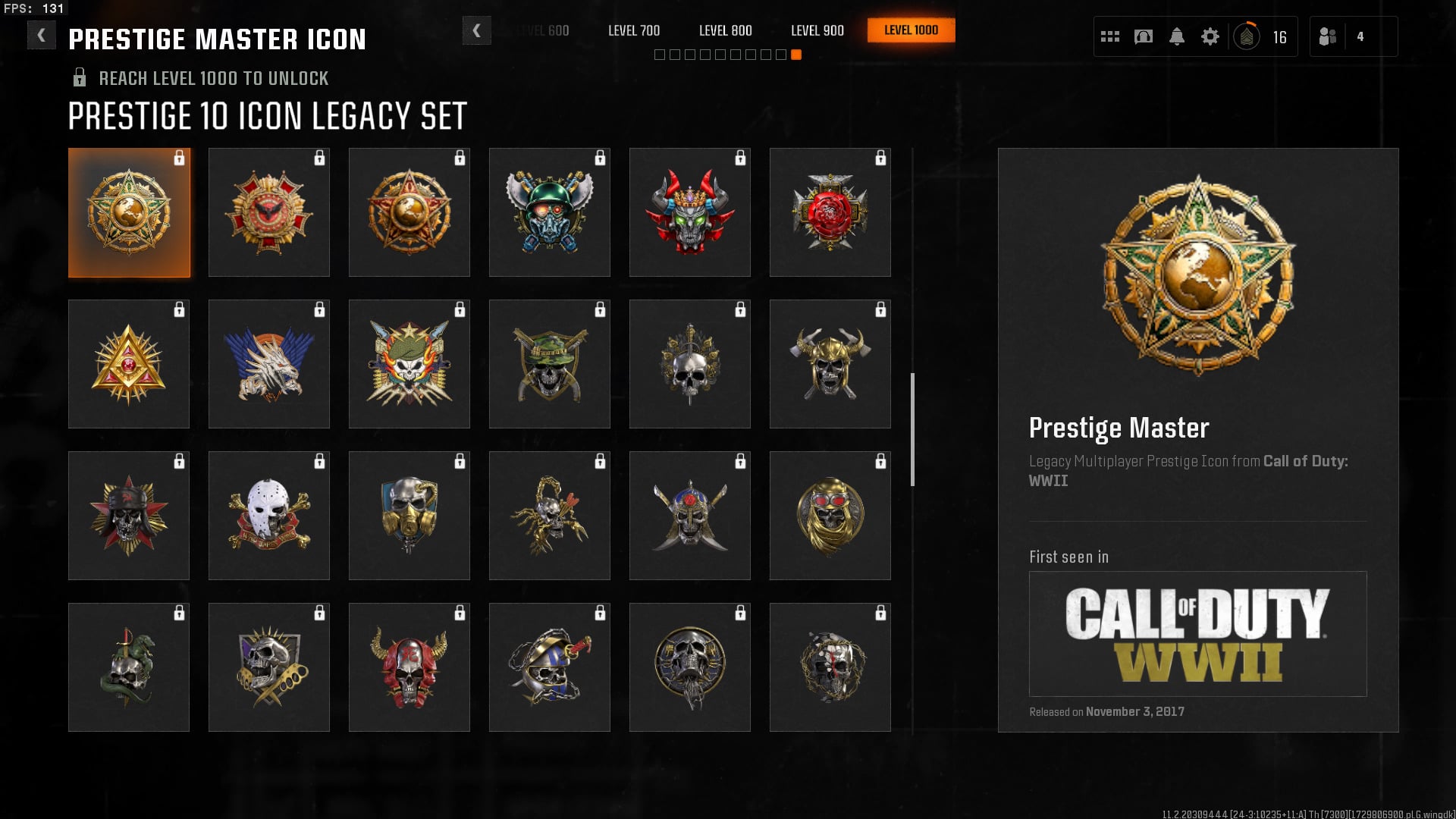Choose the red rose cross emblem
Image resolution: width=1456 pixels, height=819 pixels.
point(830,212)
